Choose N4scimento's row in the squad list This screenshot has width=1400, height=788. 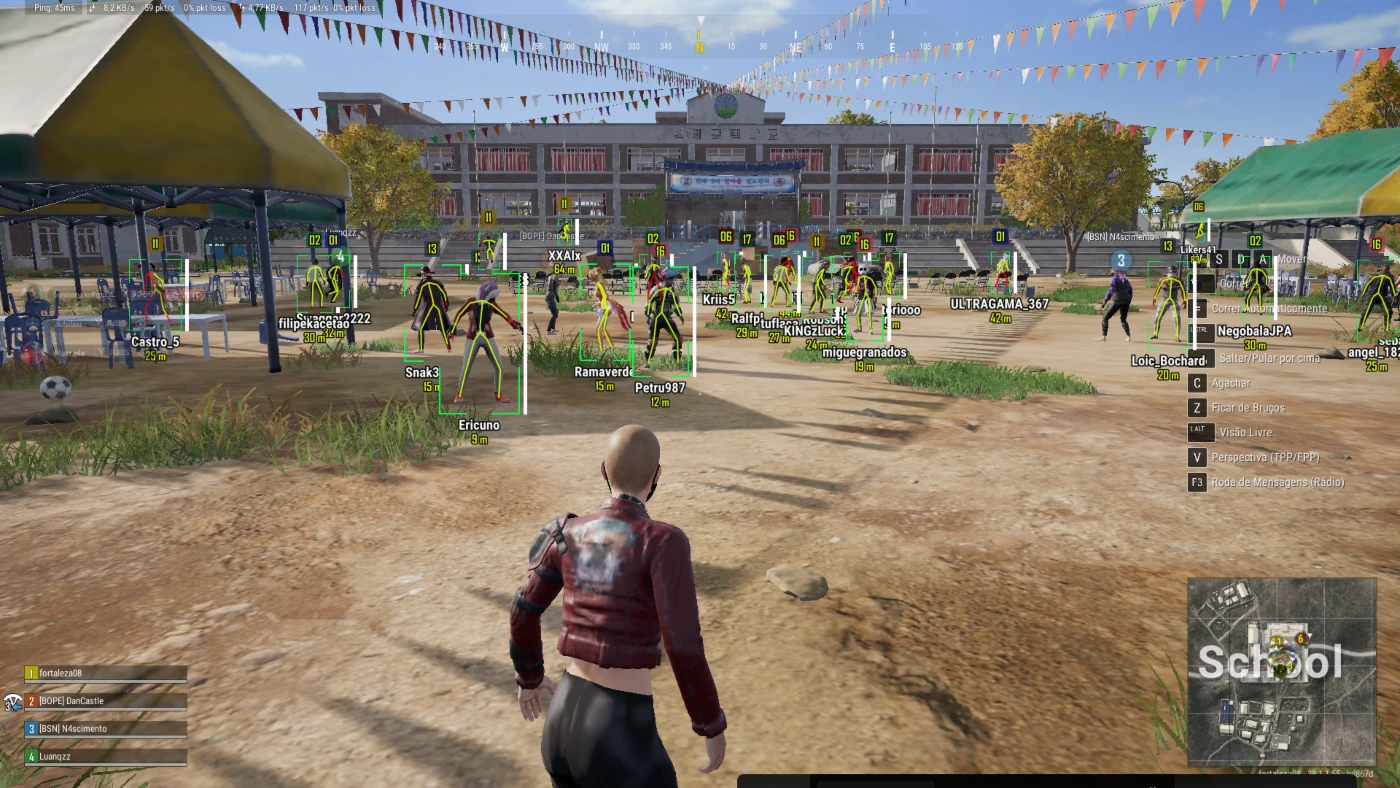pos(105,729)
